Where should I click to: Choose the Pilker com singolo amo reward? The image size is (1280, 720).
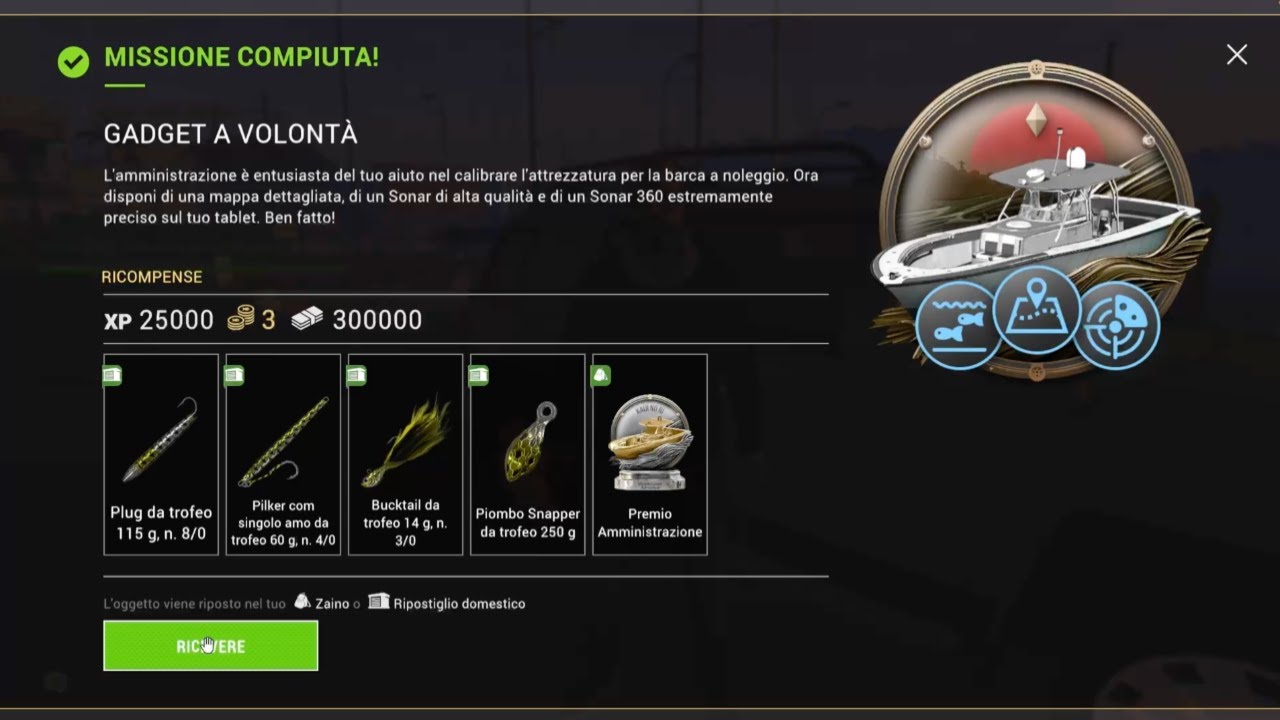(283, 454)
